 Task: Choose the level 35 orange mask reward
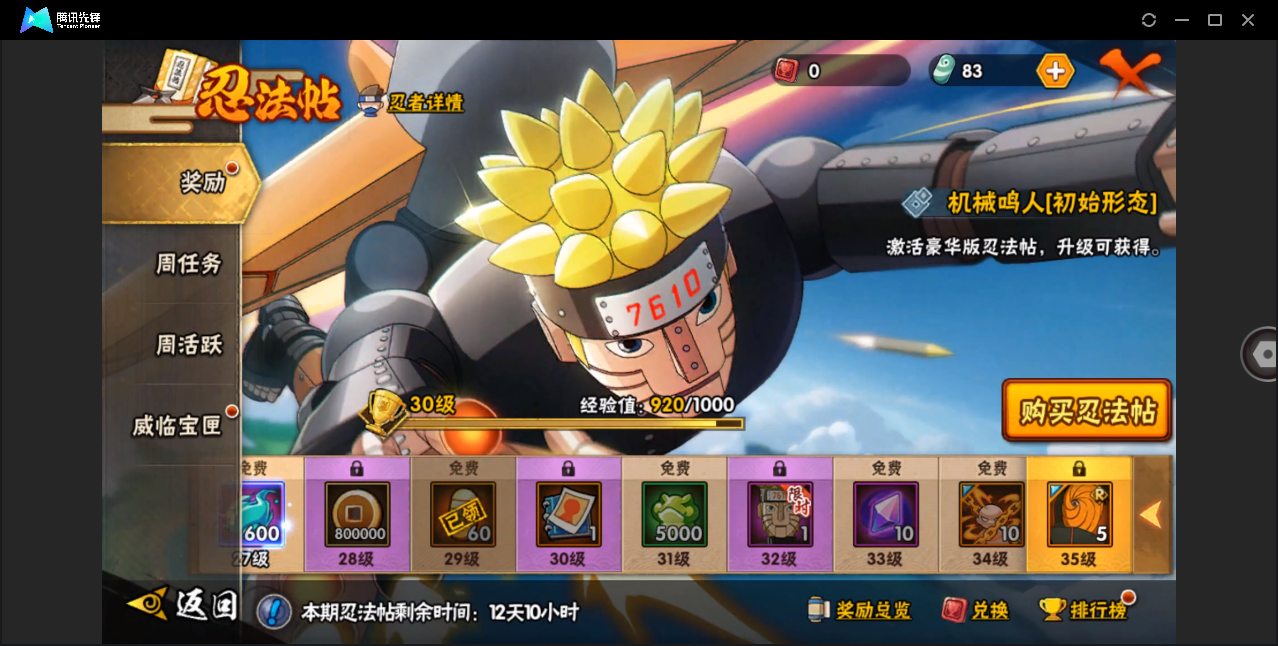tap(1079, 515)
